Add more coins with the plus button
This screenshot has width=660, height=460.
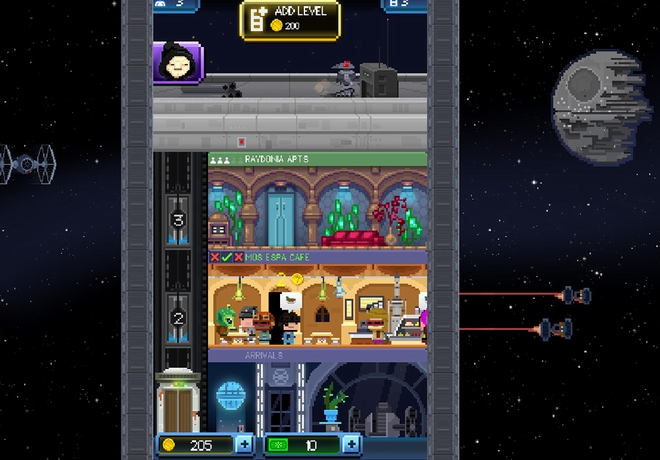click(246, 445)
